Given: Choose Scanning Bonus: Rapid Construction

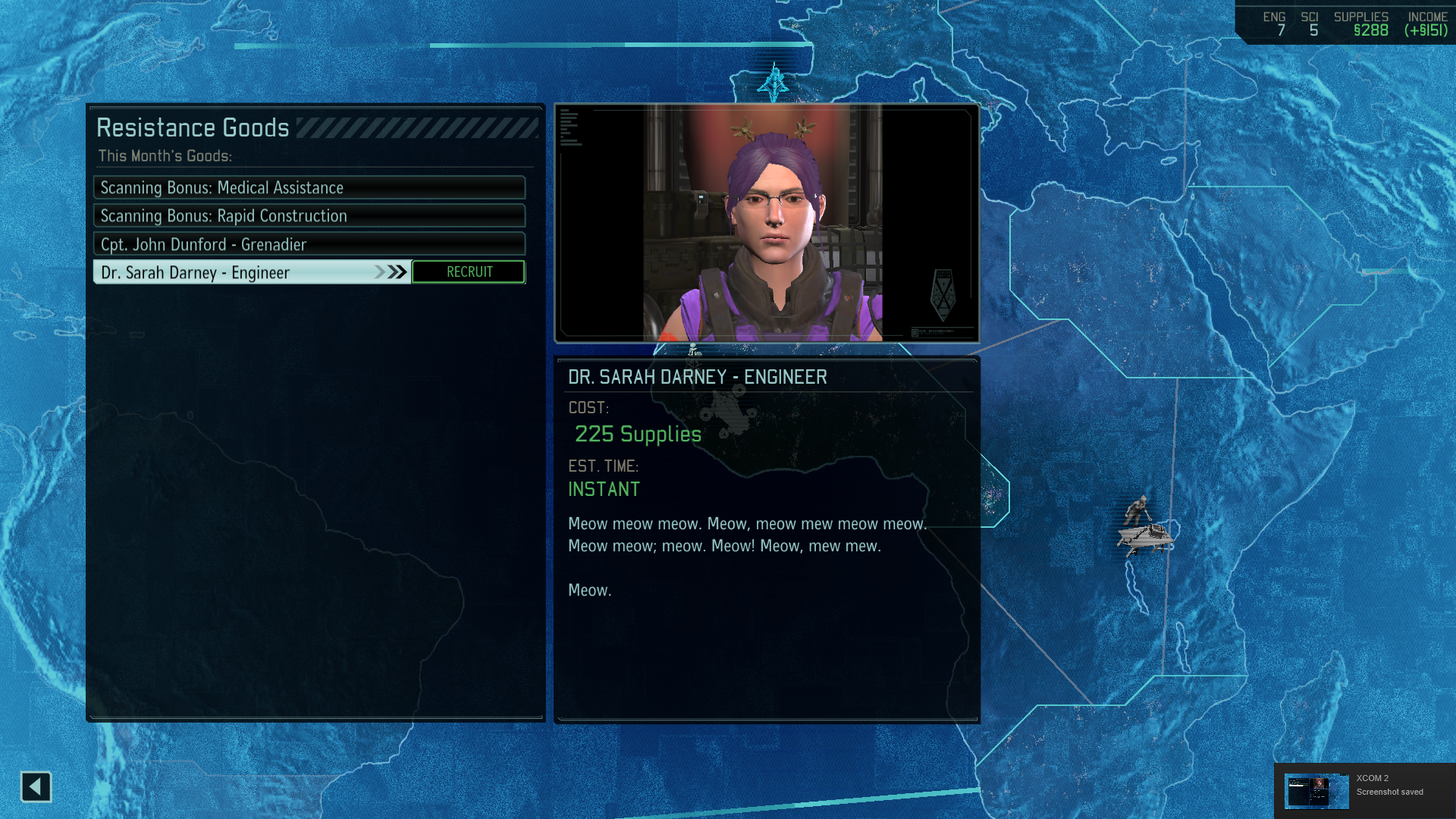Looking at the screenshot, I should (x=309, y=216).
